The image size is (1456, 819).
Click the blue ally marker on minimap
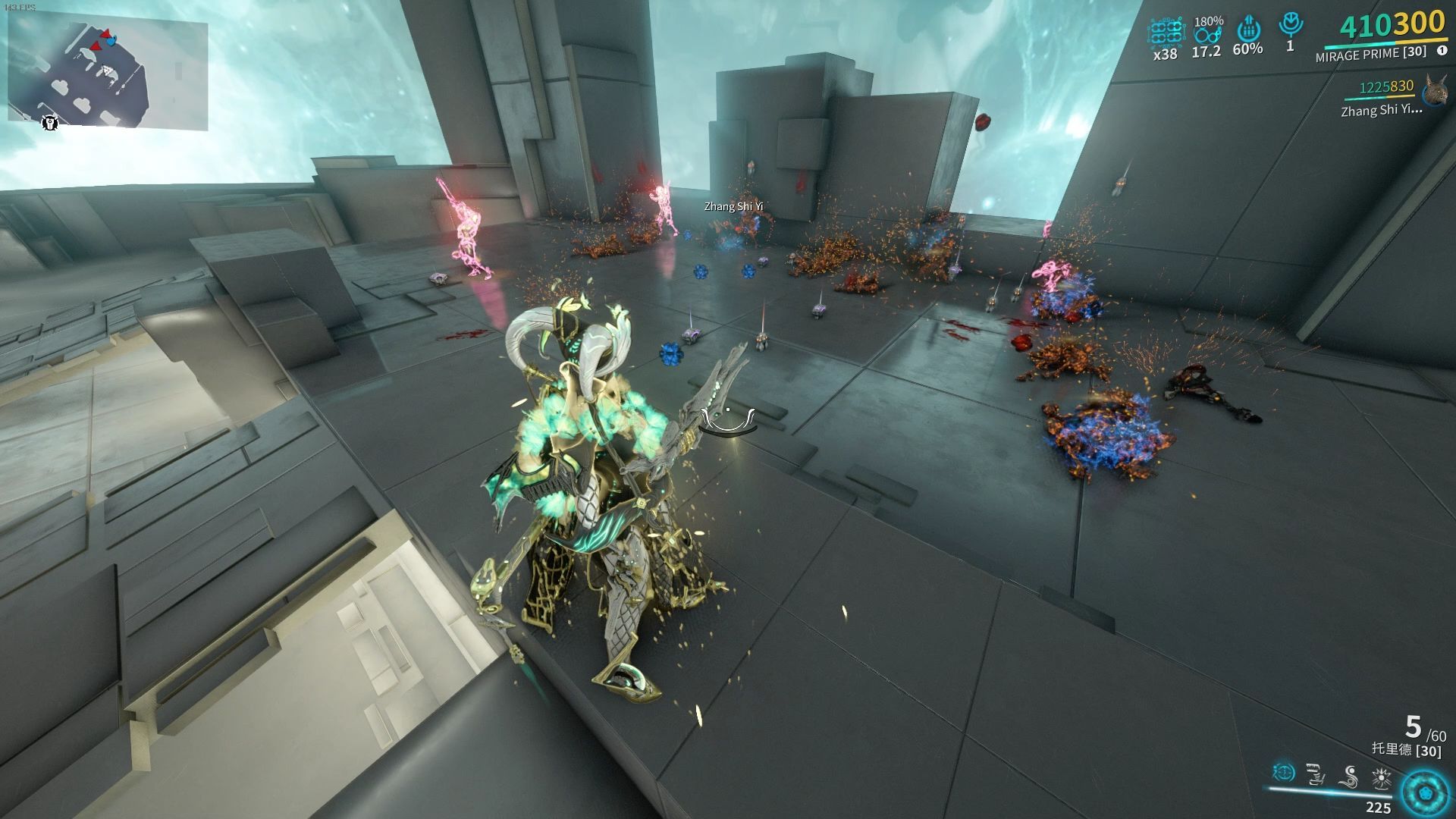click(112, 41)
